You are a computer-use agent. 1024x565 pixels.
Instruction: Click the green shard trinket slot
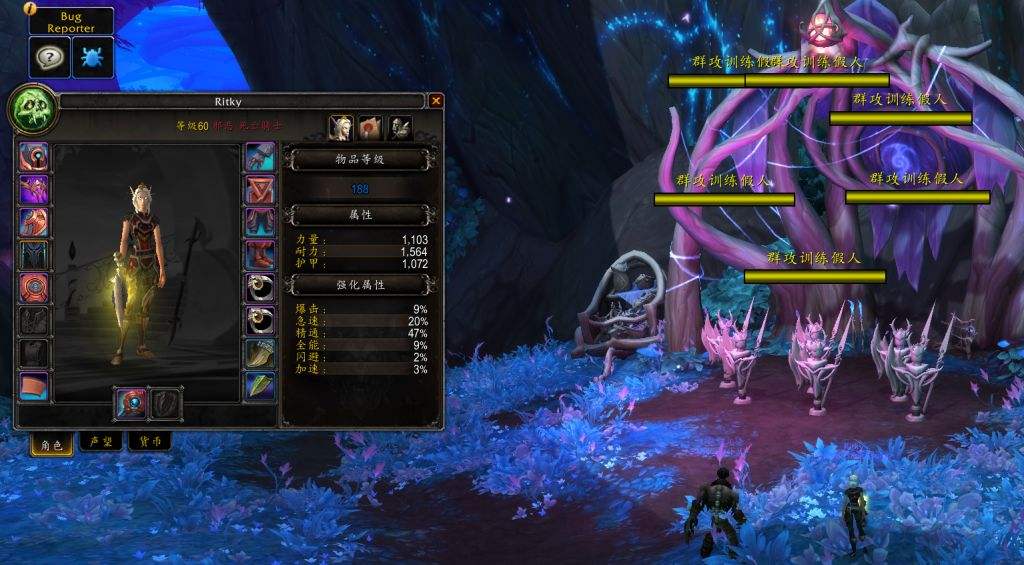(260, 386)
